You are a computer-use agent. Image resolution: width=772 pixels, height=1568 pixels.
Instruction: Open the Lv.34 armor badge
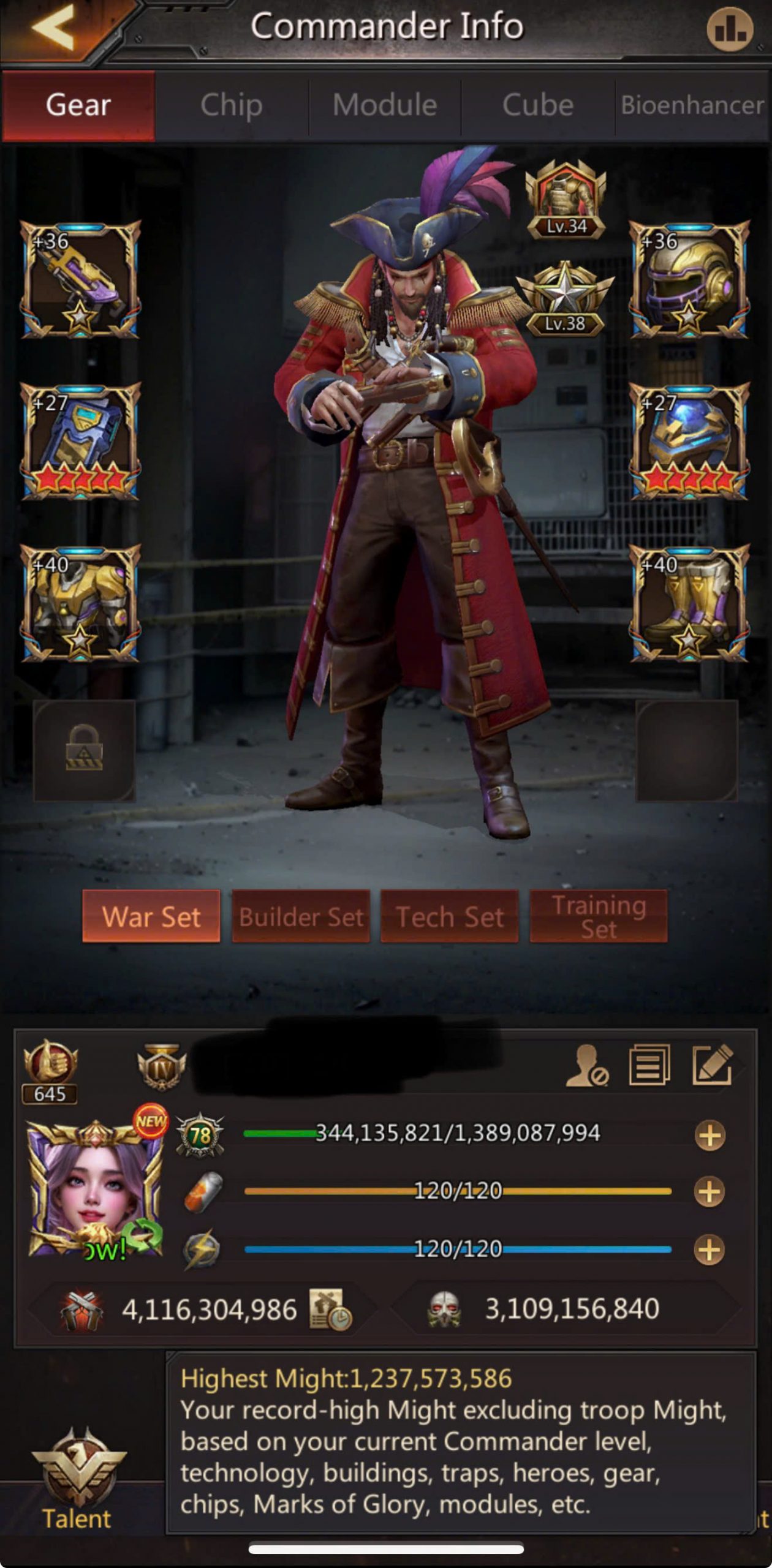tap(566, 199)
